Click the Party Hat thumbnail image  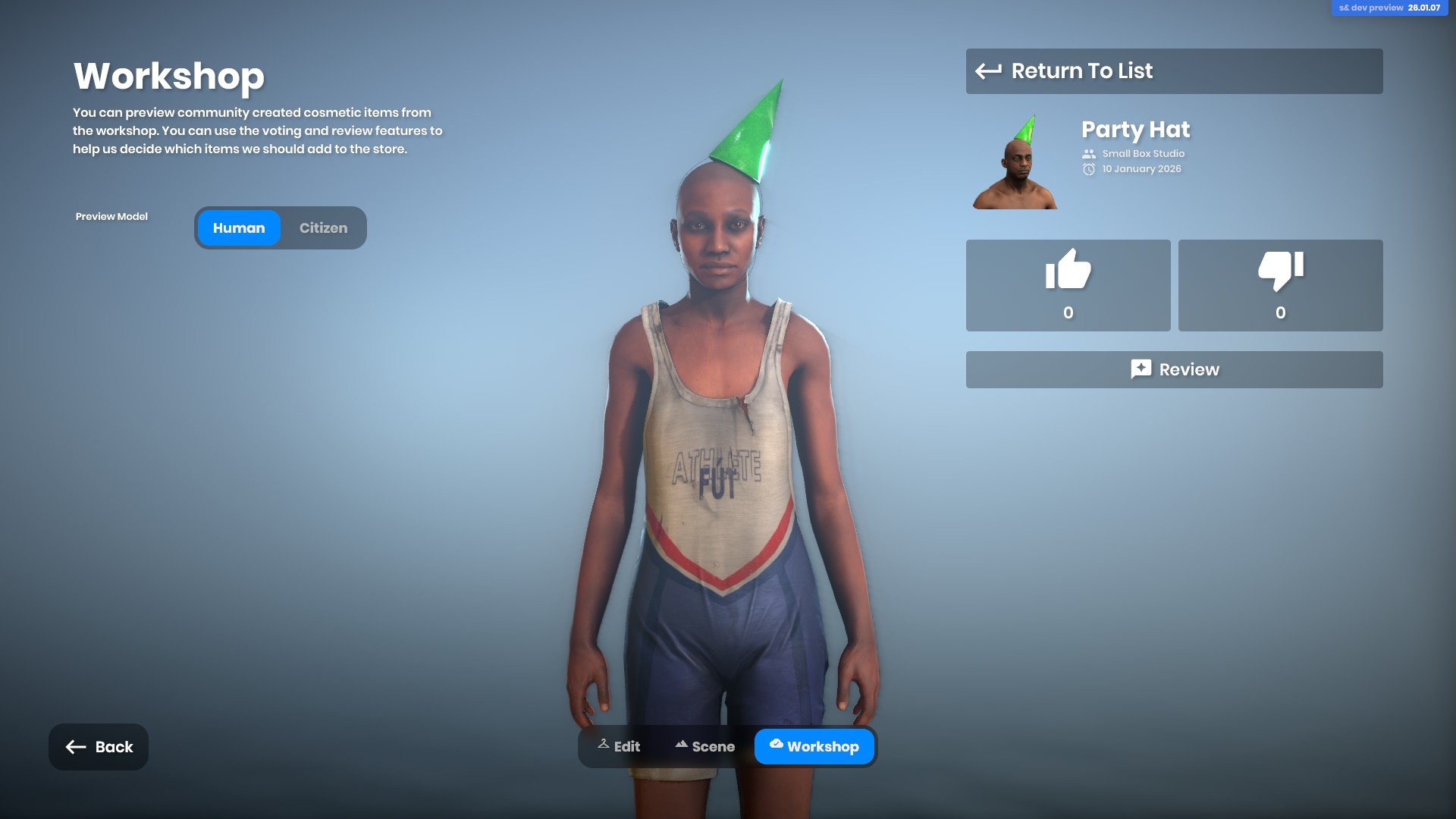pos(1015,162)
